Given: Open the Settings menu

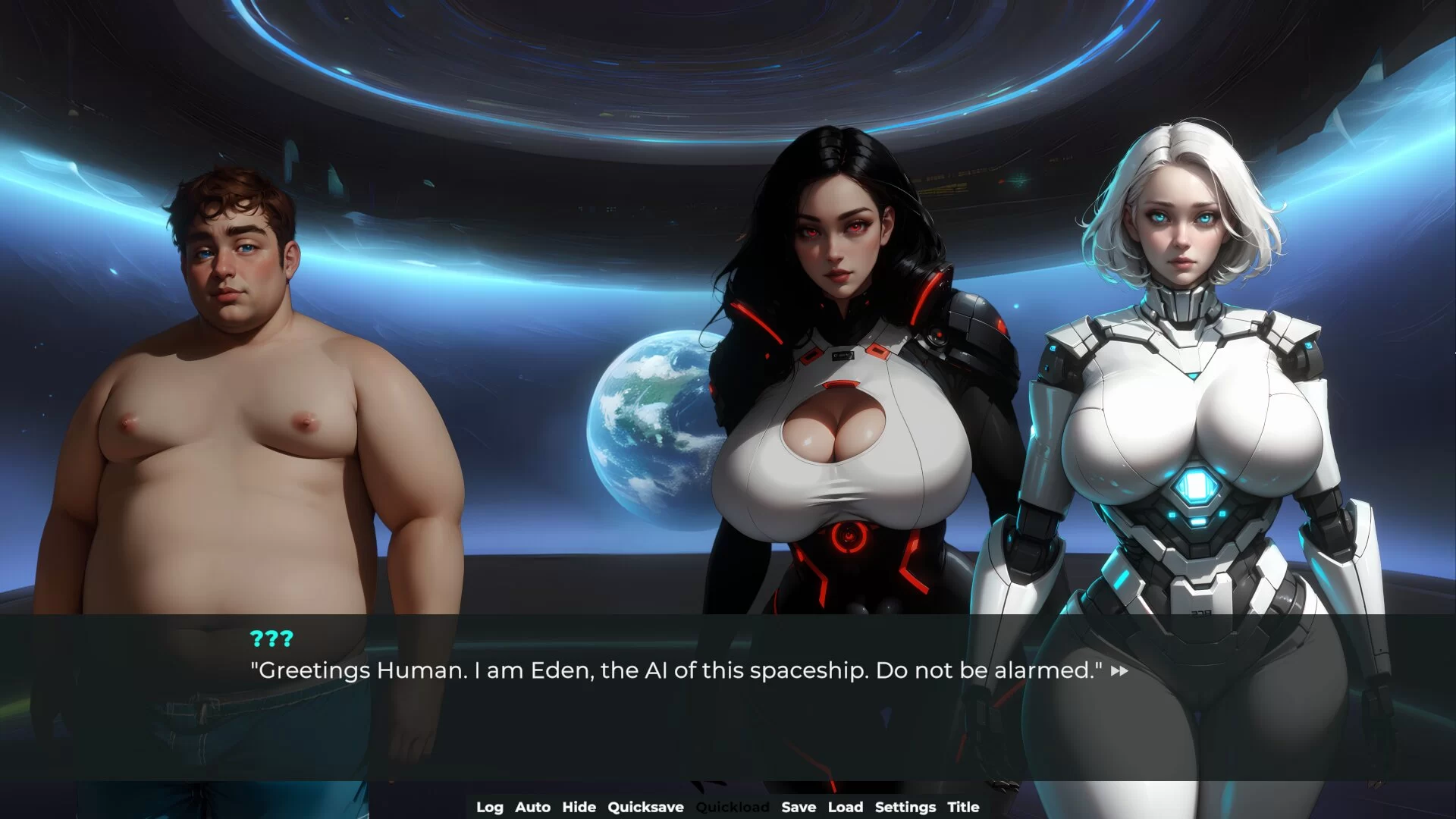Looking at the screenshot, I should [x=905, y=807].
